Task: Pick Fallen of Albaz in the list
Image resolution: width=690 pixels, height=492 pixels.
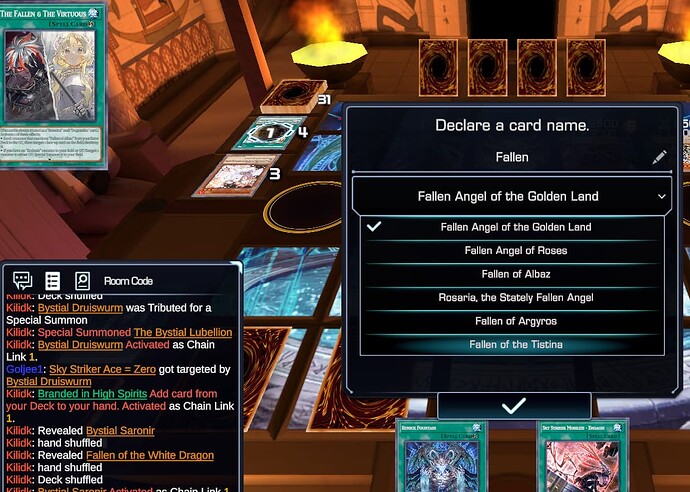Action: [x=515, y=274]
